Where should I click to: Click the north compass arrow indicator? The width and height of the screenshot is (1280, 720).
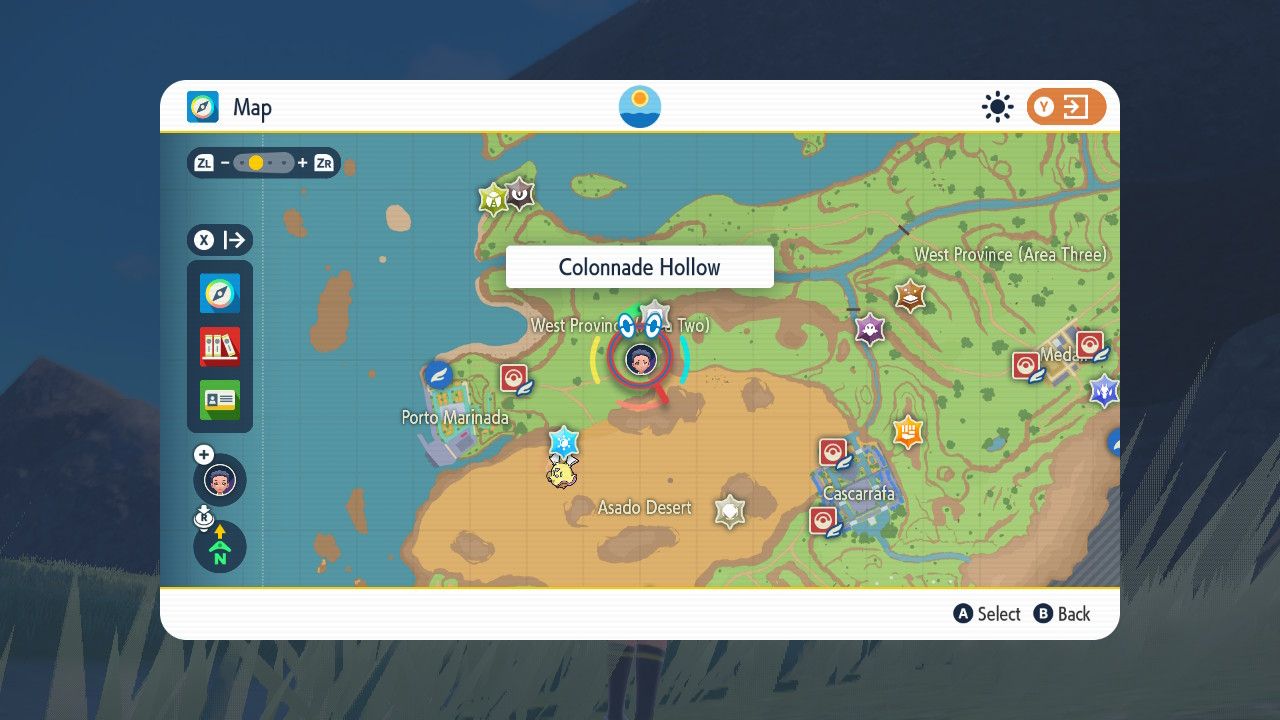pyautogui.click(x=219, y=546)
